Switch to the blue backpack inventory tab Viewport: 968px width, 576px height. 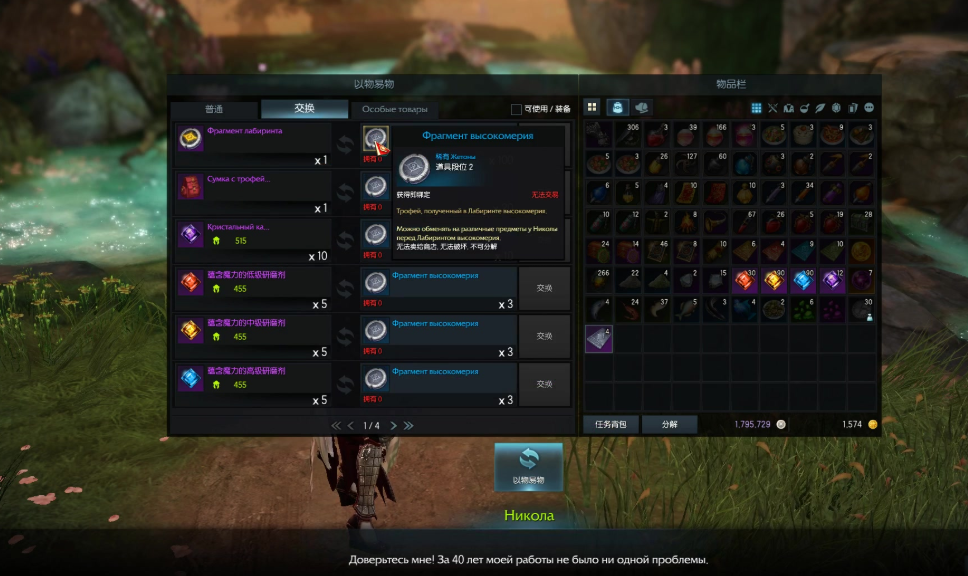(618, 107)
